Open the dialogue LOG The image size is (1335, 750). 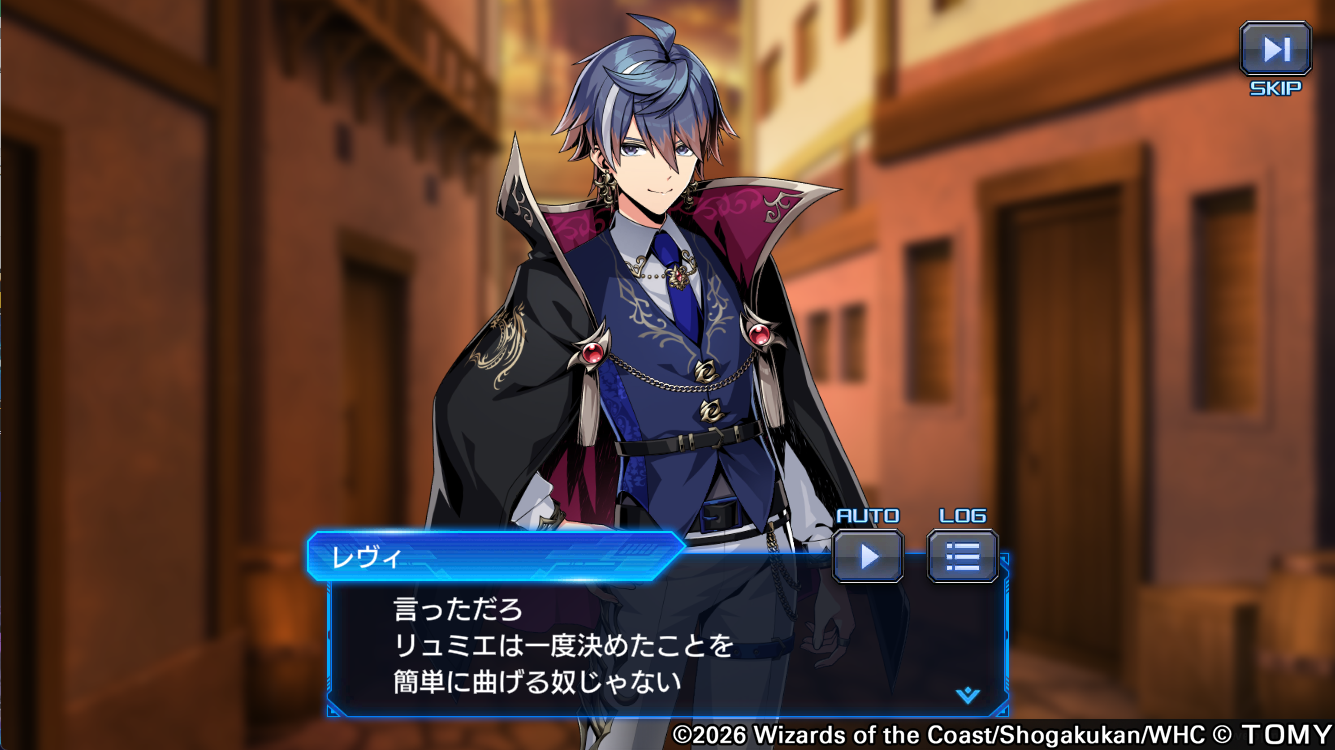(962, 556)
